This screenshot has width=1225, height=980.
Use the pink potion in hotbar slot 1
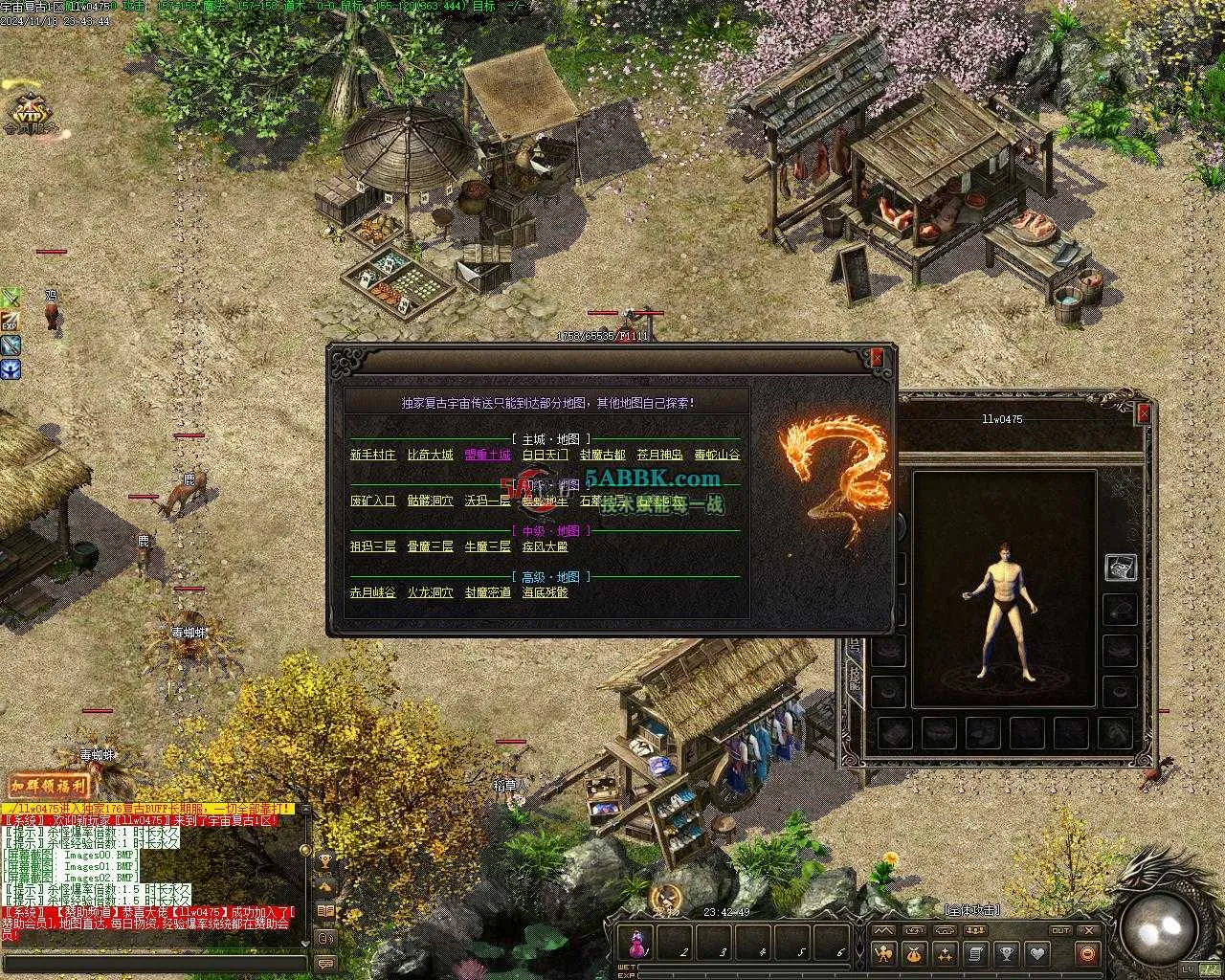636,945
